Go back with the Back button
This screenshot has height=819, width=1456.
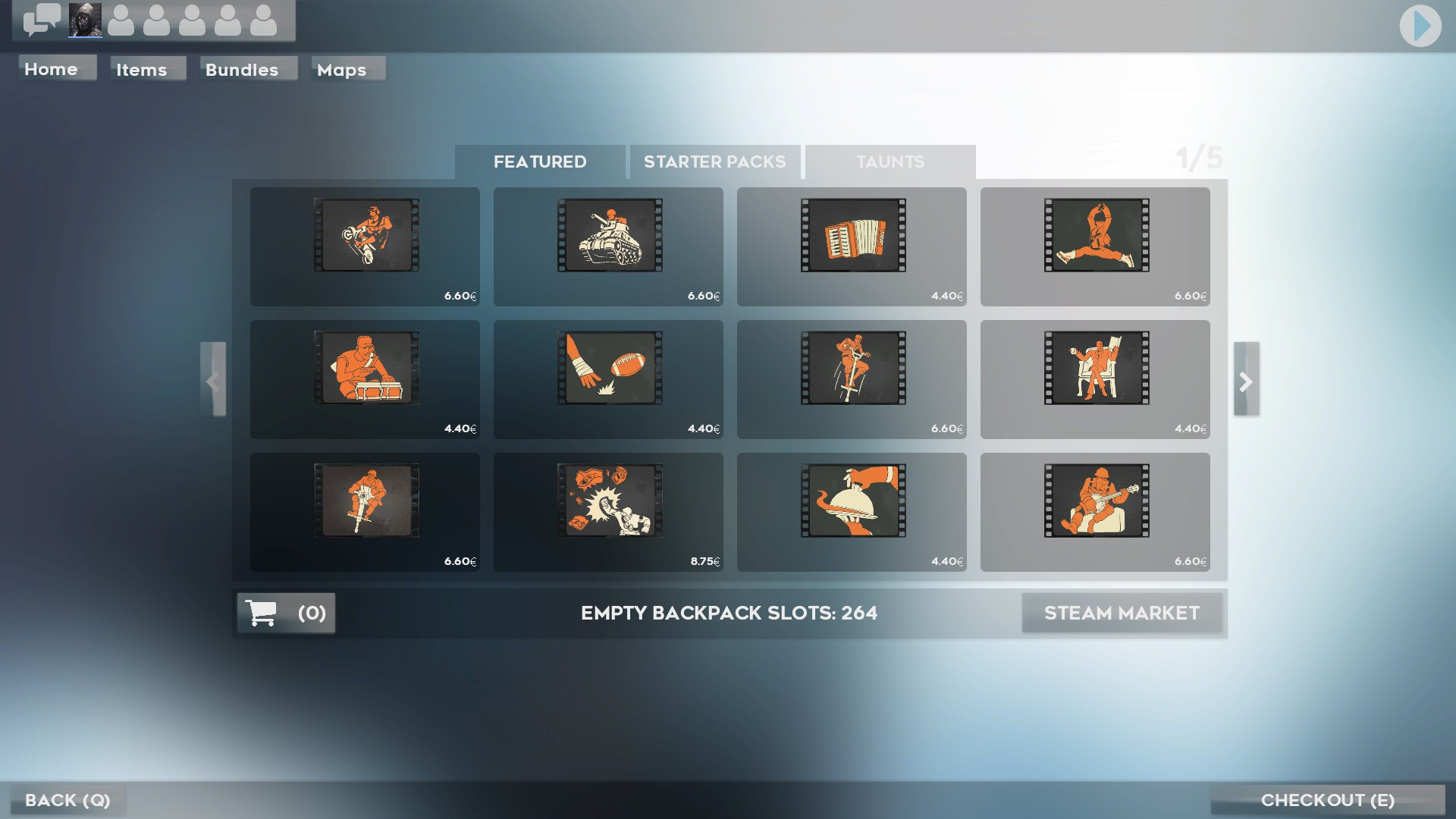coord(68,800)
